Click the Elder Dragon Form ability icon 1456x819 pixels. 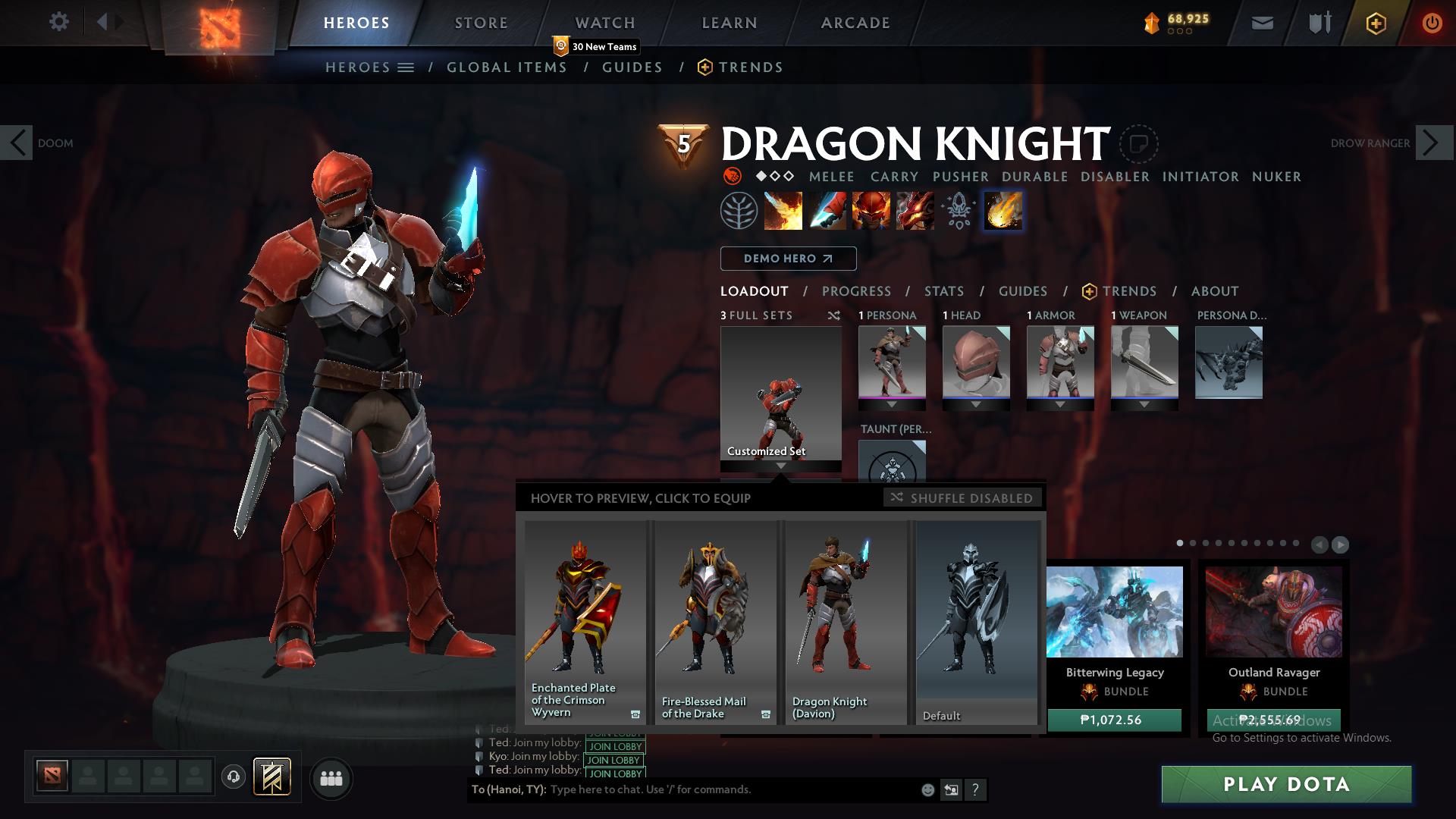point(915,211)
